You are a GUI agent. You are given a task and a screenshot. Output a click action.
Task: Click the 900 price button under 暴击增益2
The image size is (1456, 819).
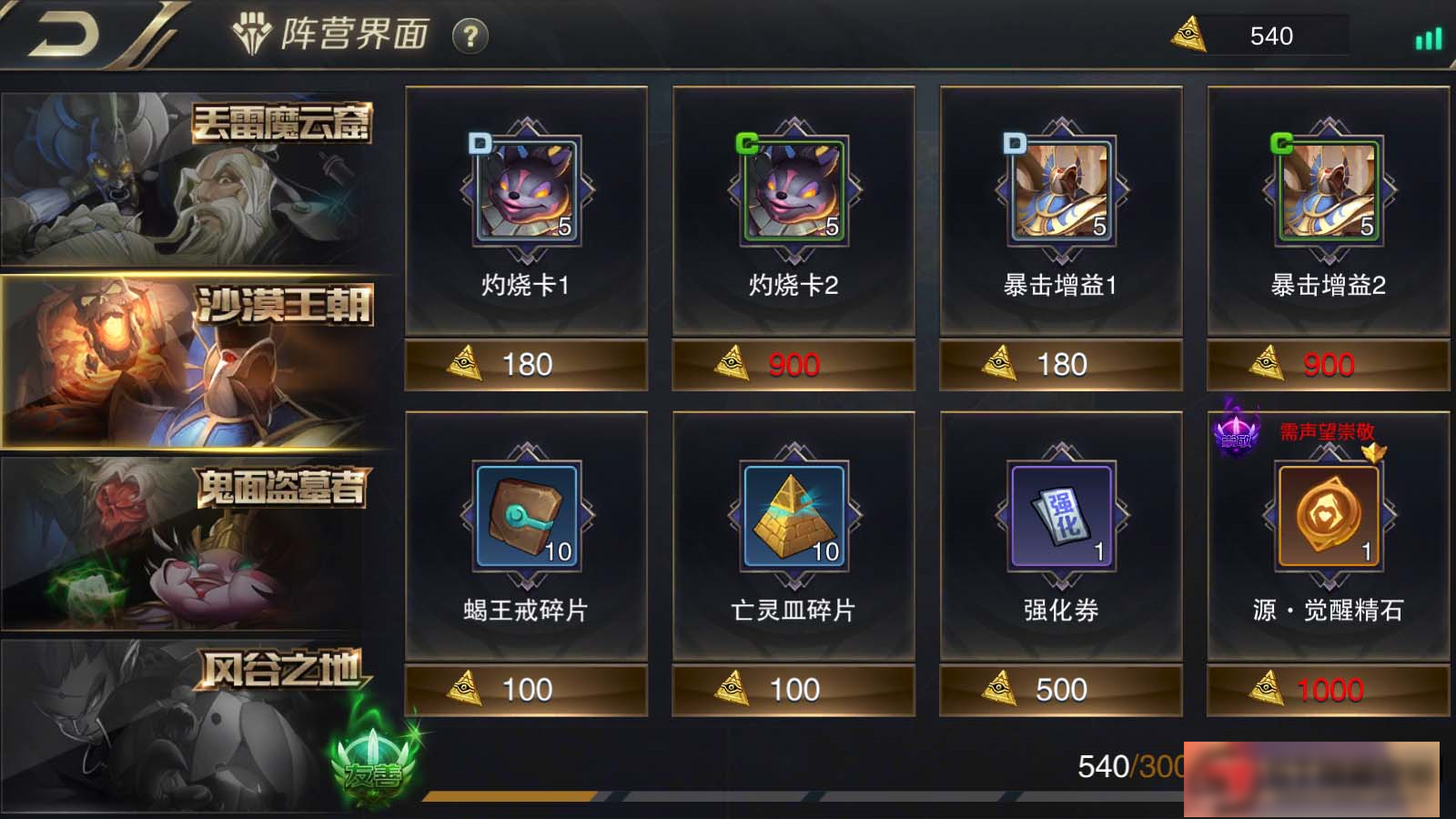[1326, 363]
